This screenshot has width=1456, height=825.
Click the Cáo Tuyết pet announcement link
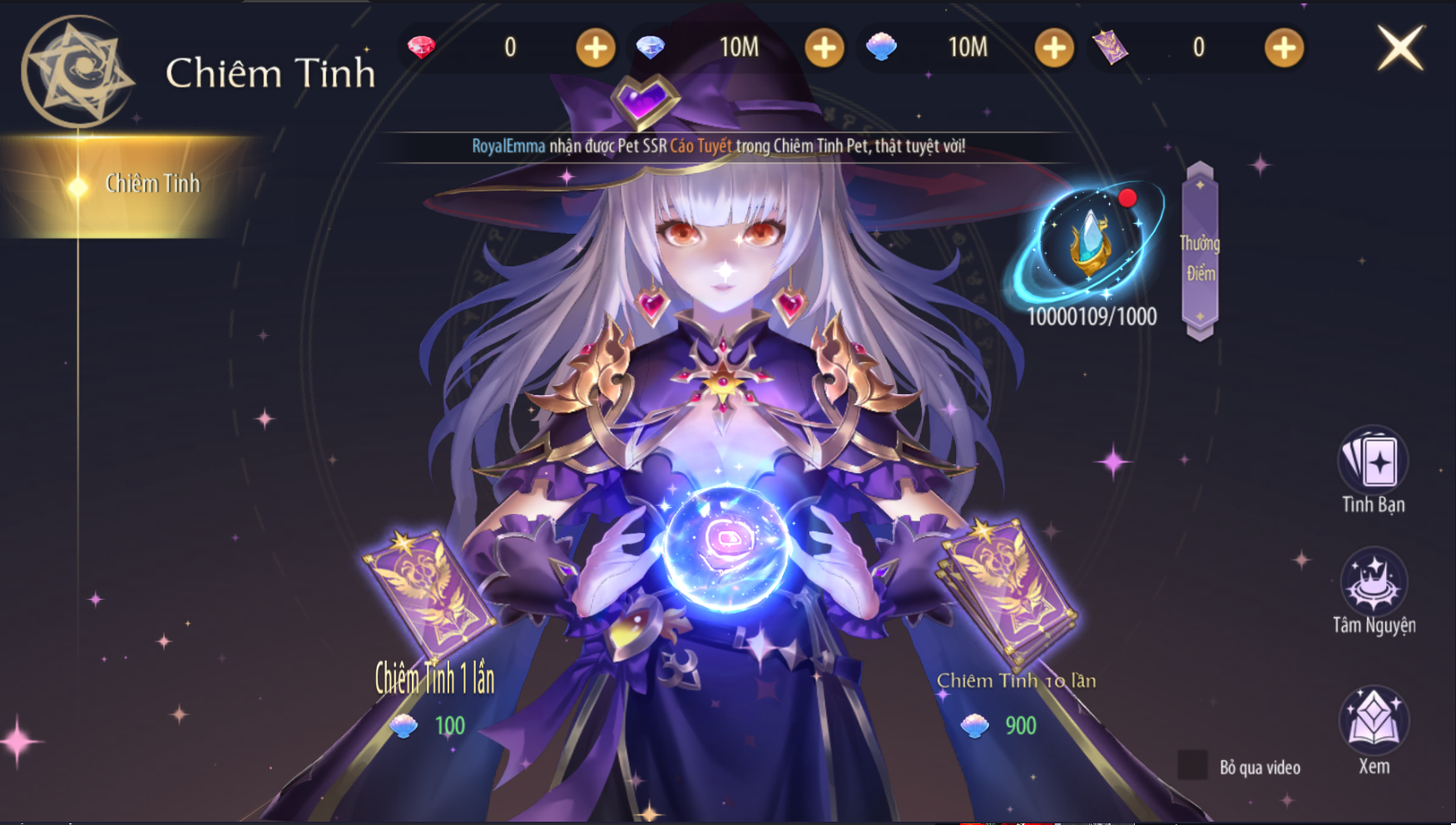pos(701,146)
